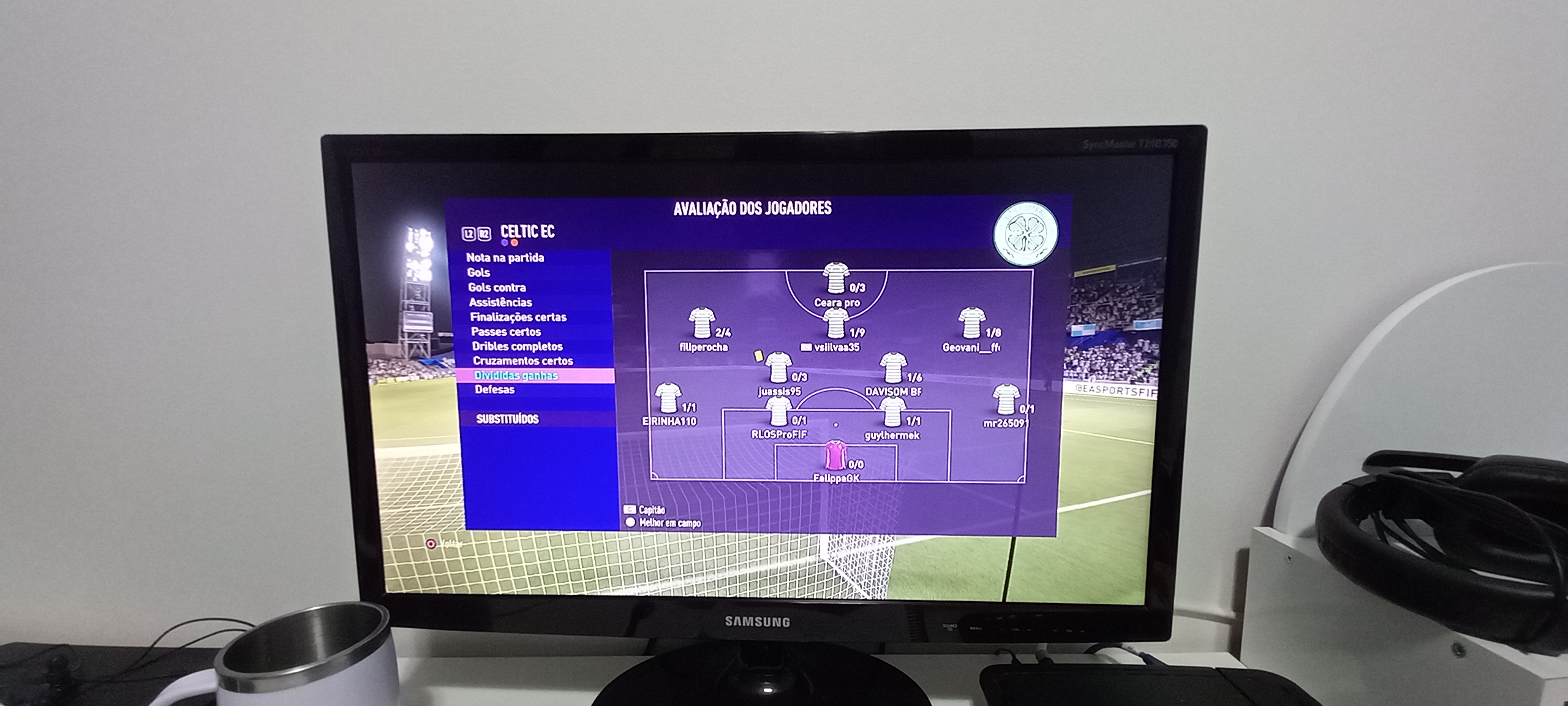Select goalkeeper FelippeGK
The width and height of the screenshot is (1568, 706).
click(x=835, y=457)
